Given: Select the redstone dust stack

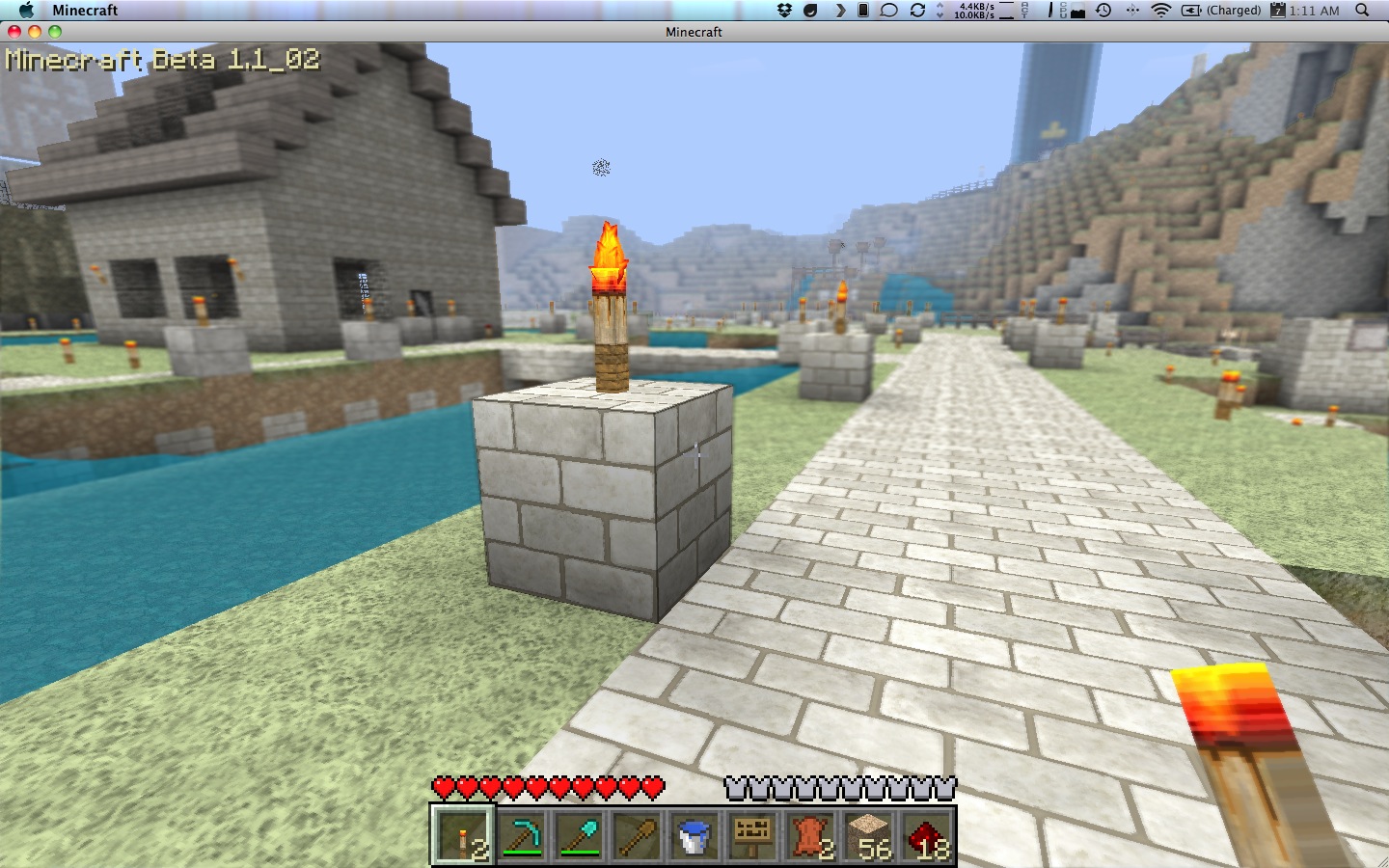Looking at the screenshot, I should pos(926,835).
